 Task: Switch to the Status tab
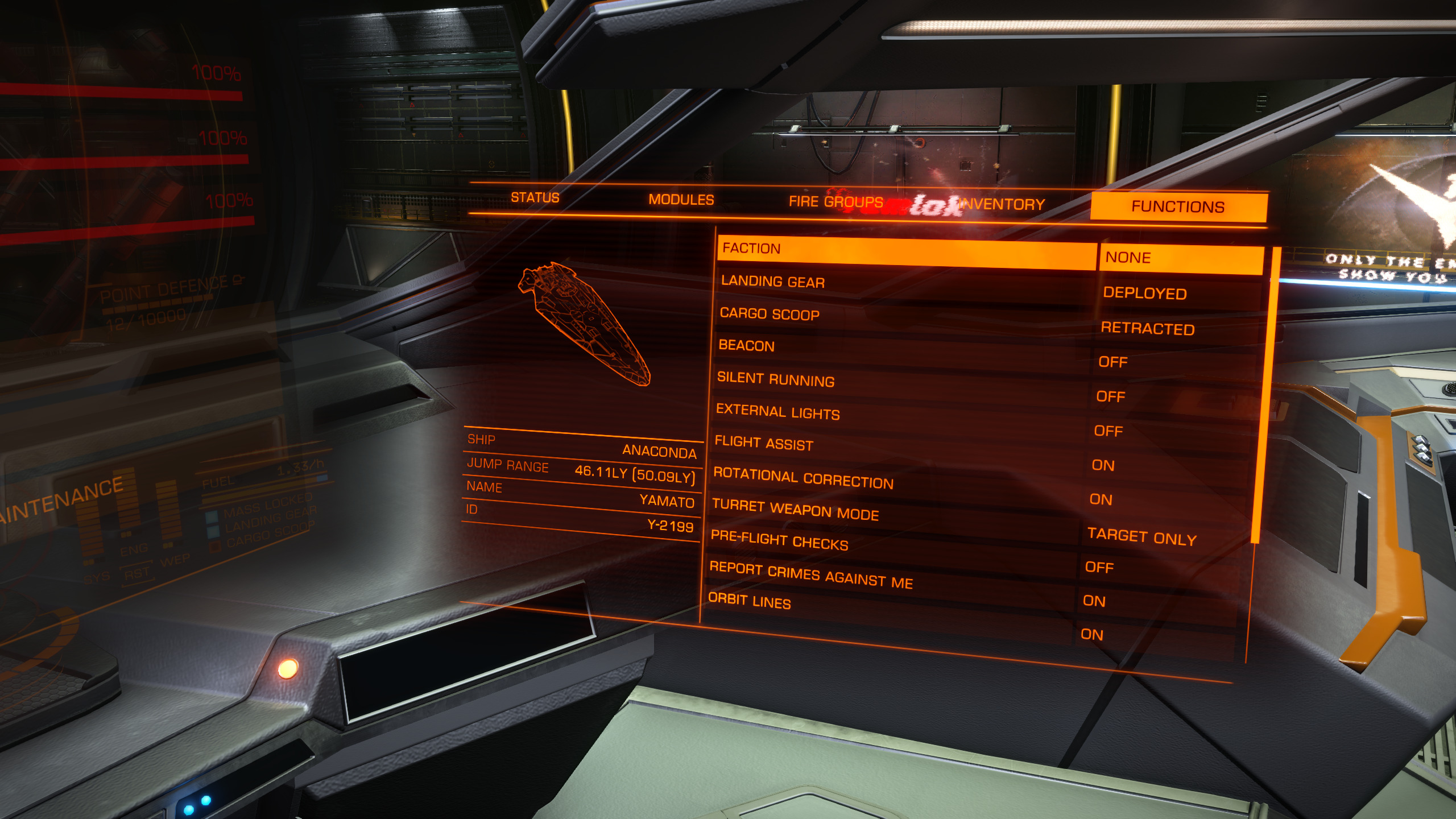[535, 197]
